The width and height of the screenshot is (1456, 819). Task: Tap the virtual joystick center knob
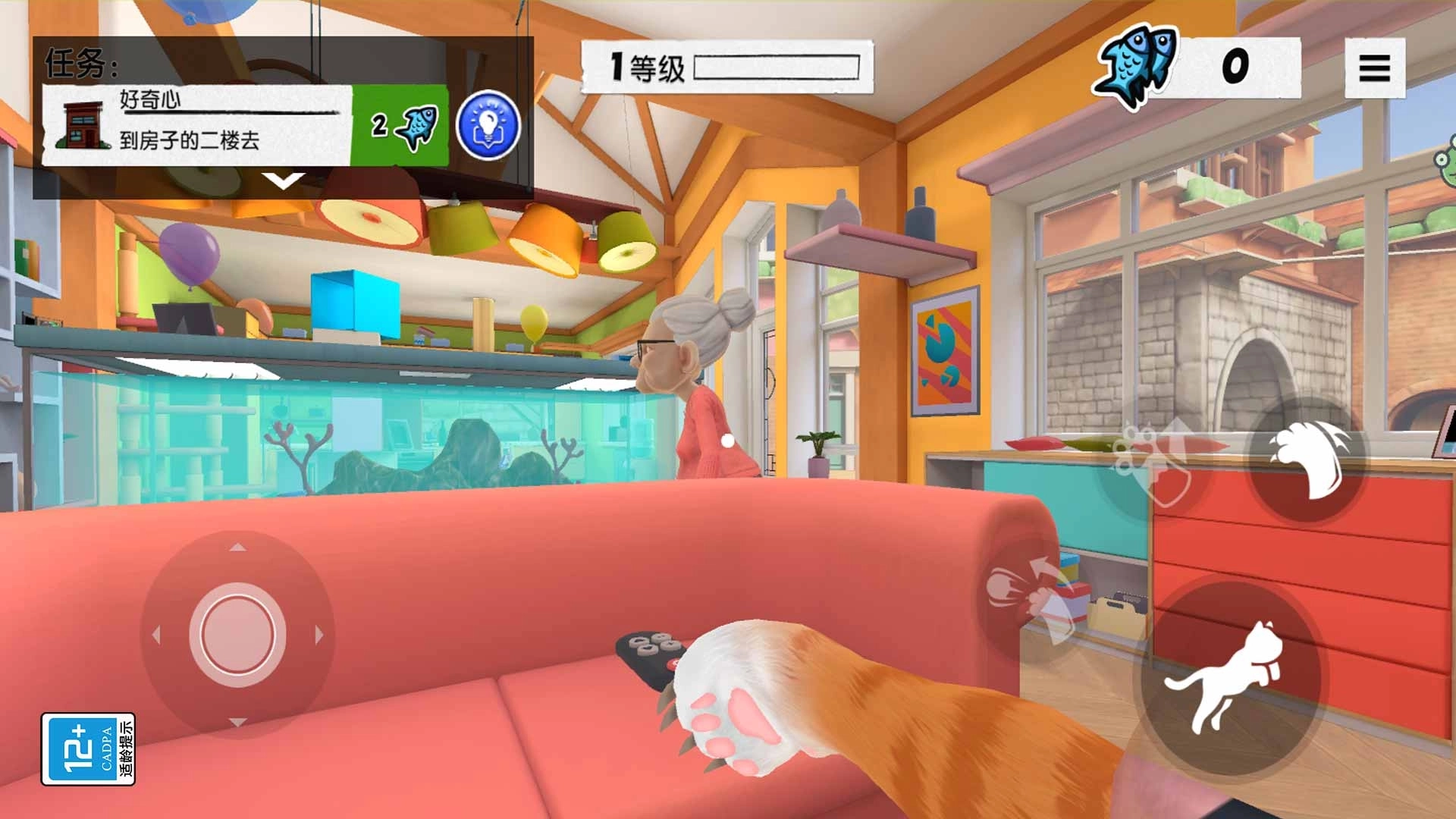[237, 634]
